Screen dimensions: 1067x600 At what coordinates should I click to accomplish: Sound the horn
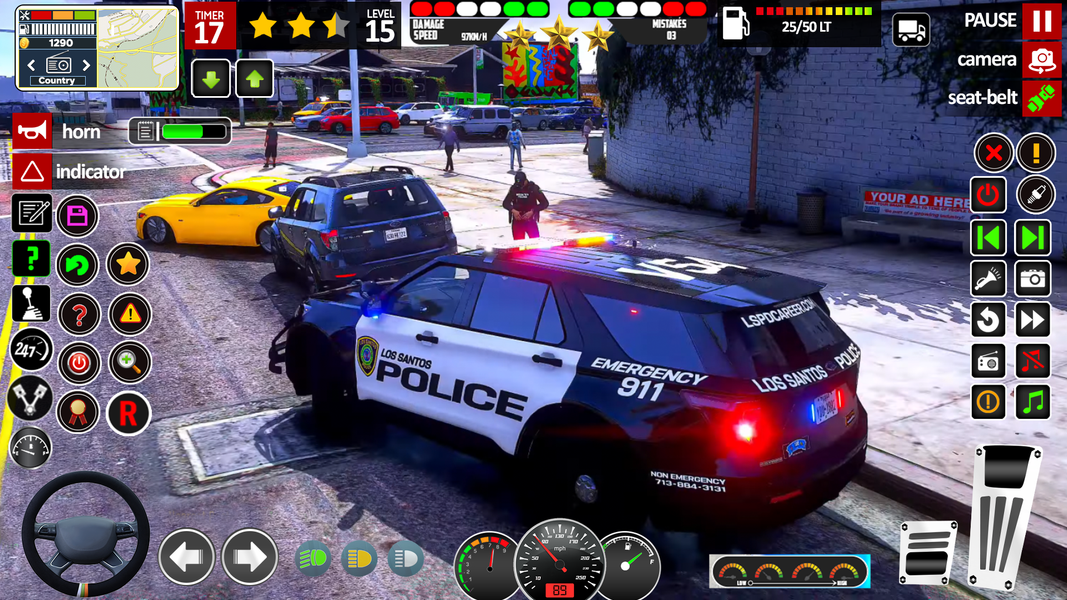pyautogui.click(x=32, y=131)
